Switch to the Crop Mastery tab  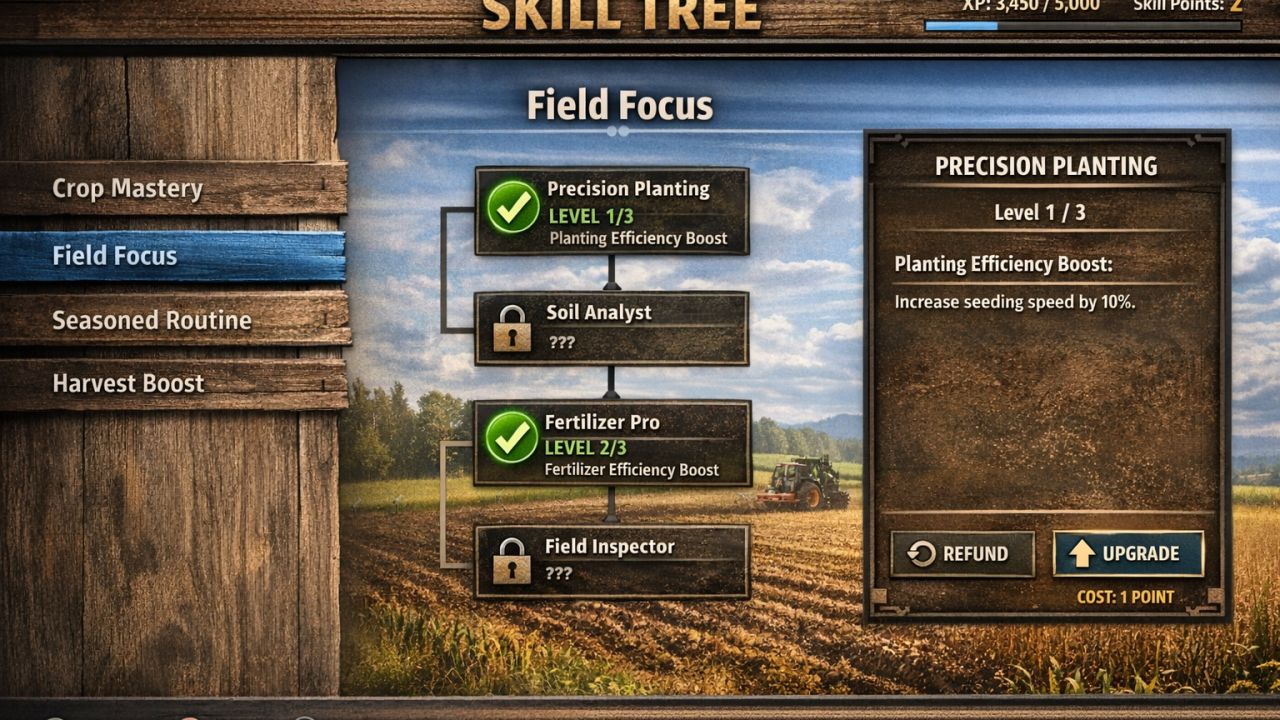click(130, 189)
